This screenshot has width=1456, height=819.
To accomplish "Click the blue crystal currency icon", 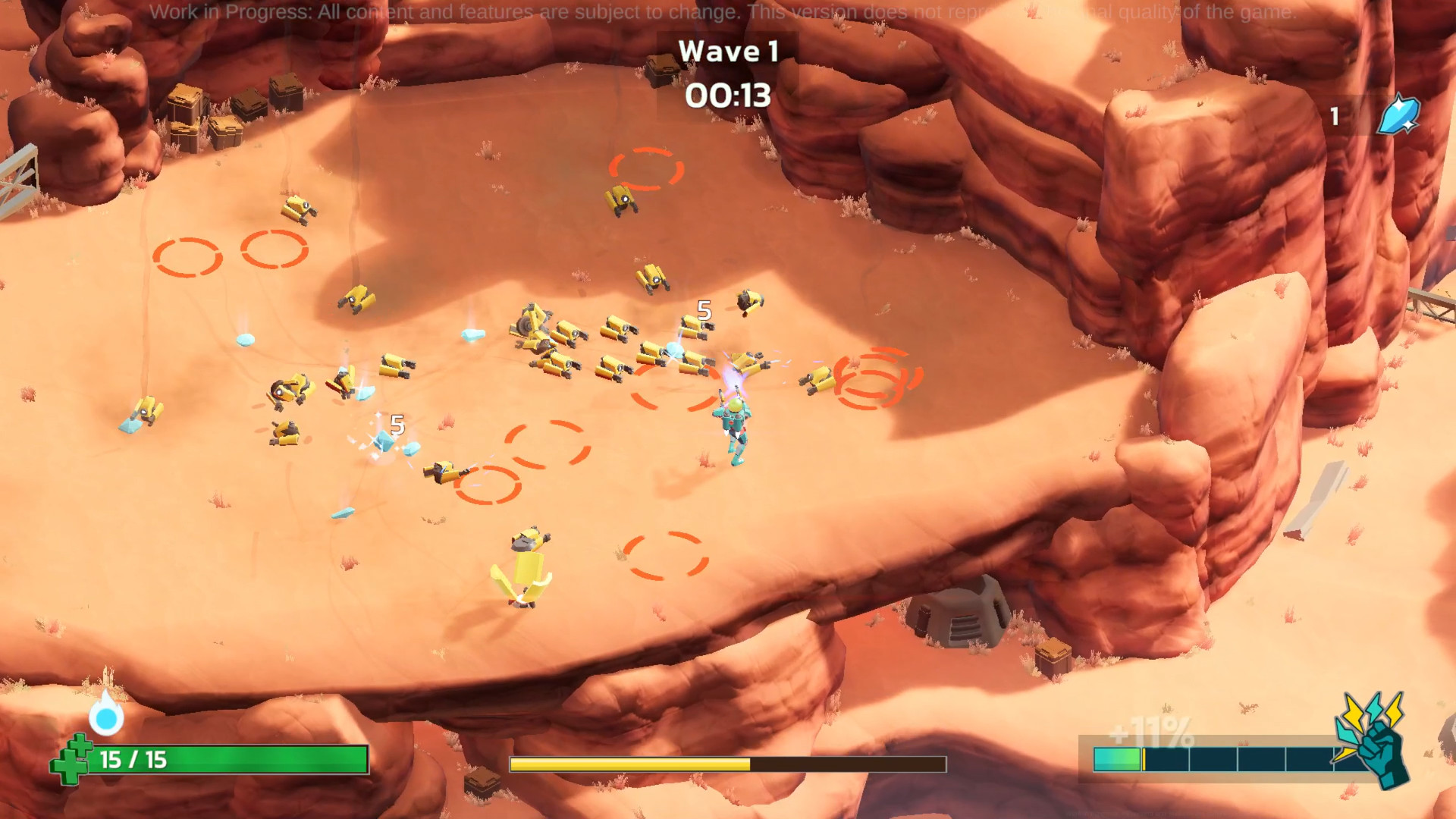I will pyautogui.click(x=1398, y=116).
